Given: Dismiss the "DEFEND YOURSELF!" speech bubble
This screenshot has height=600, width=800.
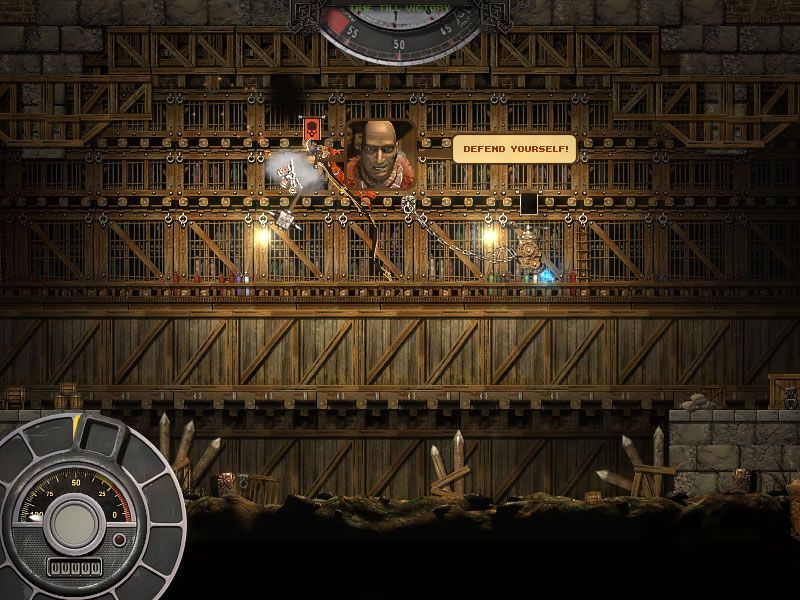Looking at the screenshot, I should click(x=514, y=149).
